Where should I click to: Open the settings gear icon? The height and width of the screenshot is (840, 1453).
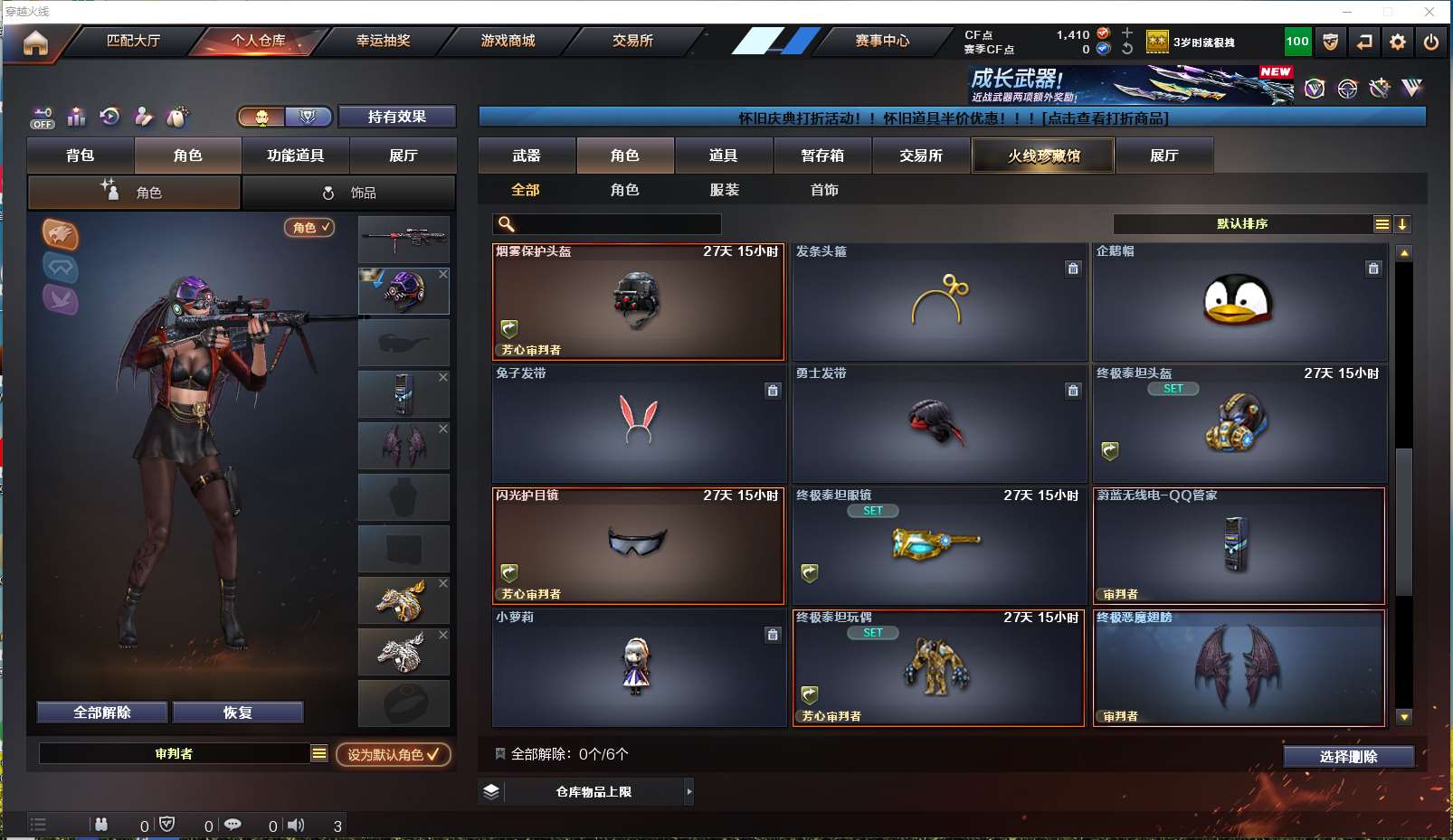pyautogui.click(x=1398, y=42)
